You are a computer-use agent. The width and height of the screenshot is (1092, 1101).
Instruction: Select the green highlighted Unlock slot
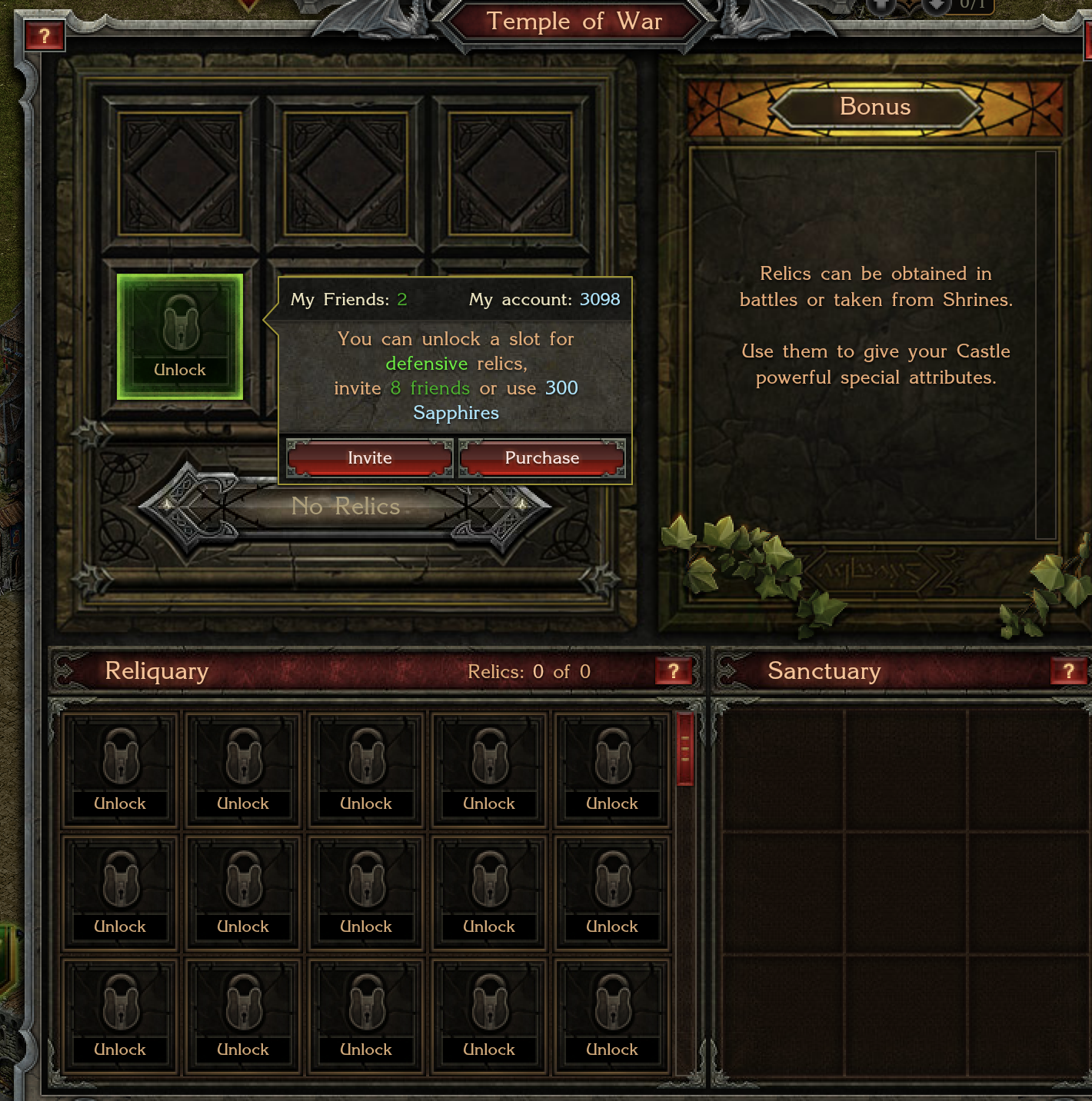tap(180, 337)
